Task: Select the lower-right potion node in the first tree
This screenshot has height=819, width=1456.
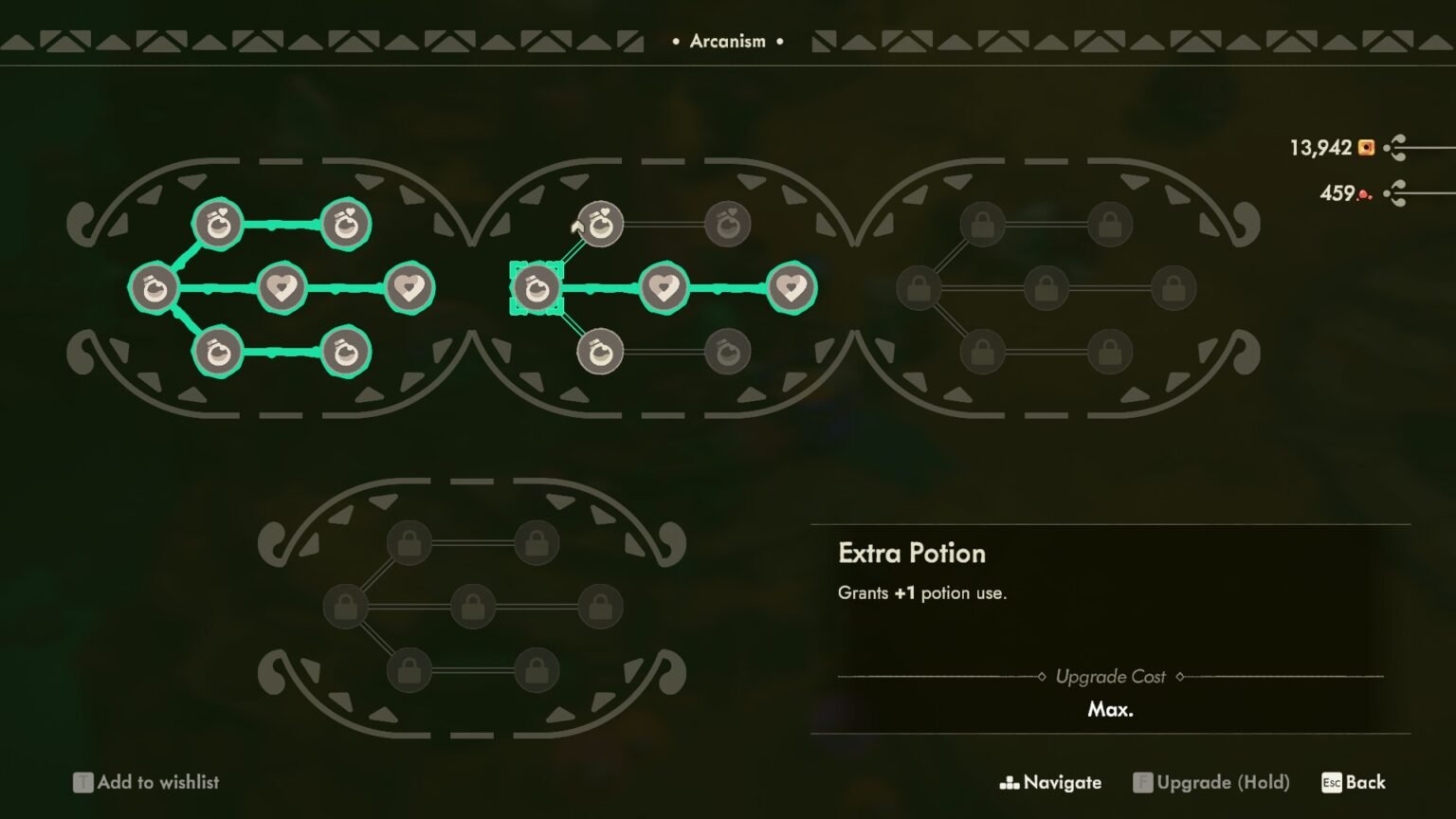Action: pyautogui.click(x=345, y=353)
